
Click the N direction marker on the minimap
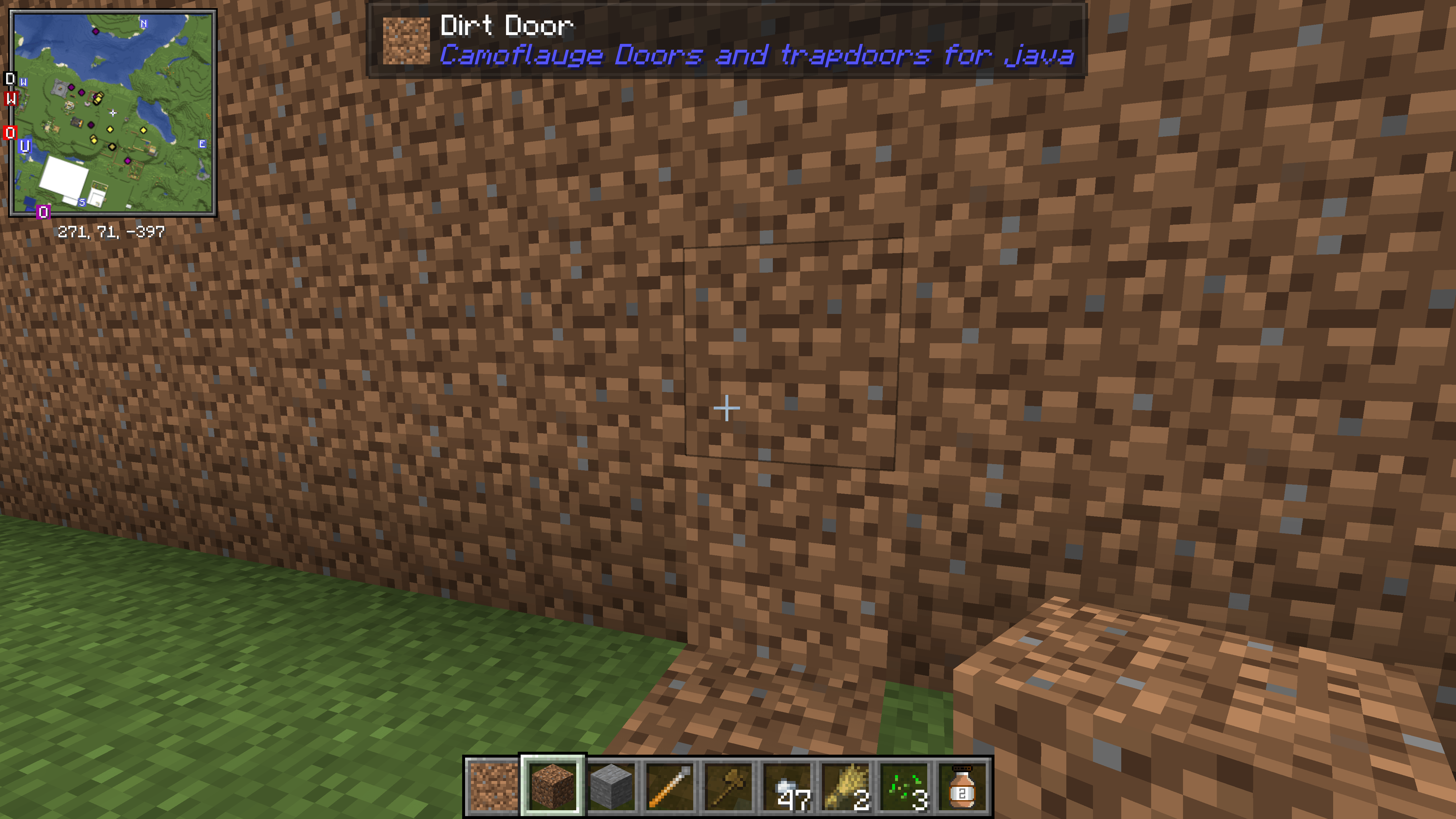144,24
